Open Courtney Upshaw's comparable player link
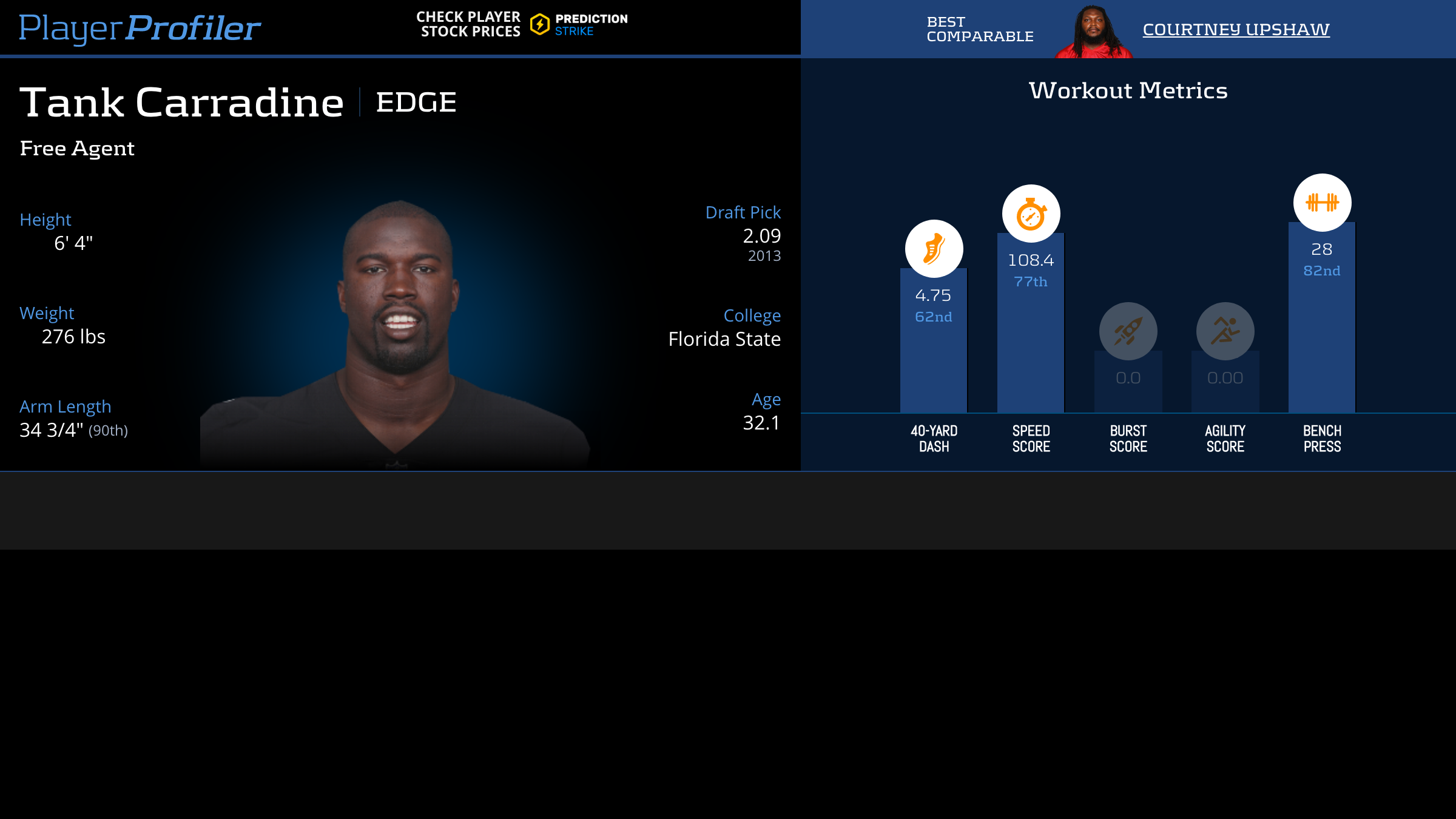This screenshot has width=1456, height=819. [1236, 29]
